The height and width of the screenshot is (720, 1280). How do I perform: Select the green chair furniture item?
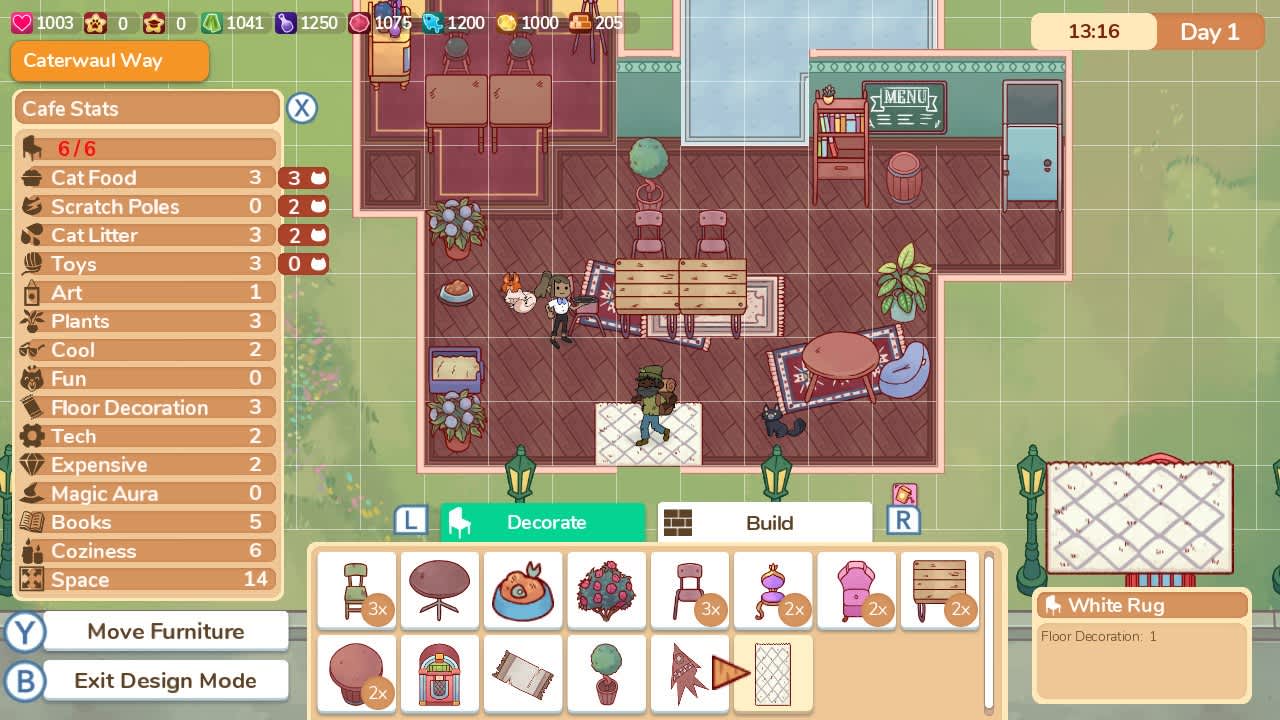click(357, 590)
